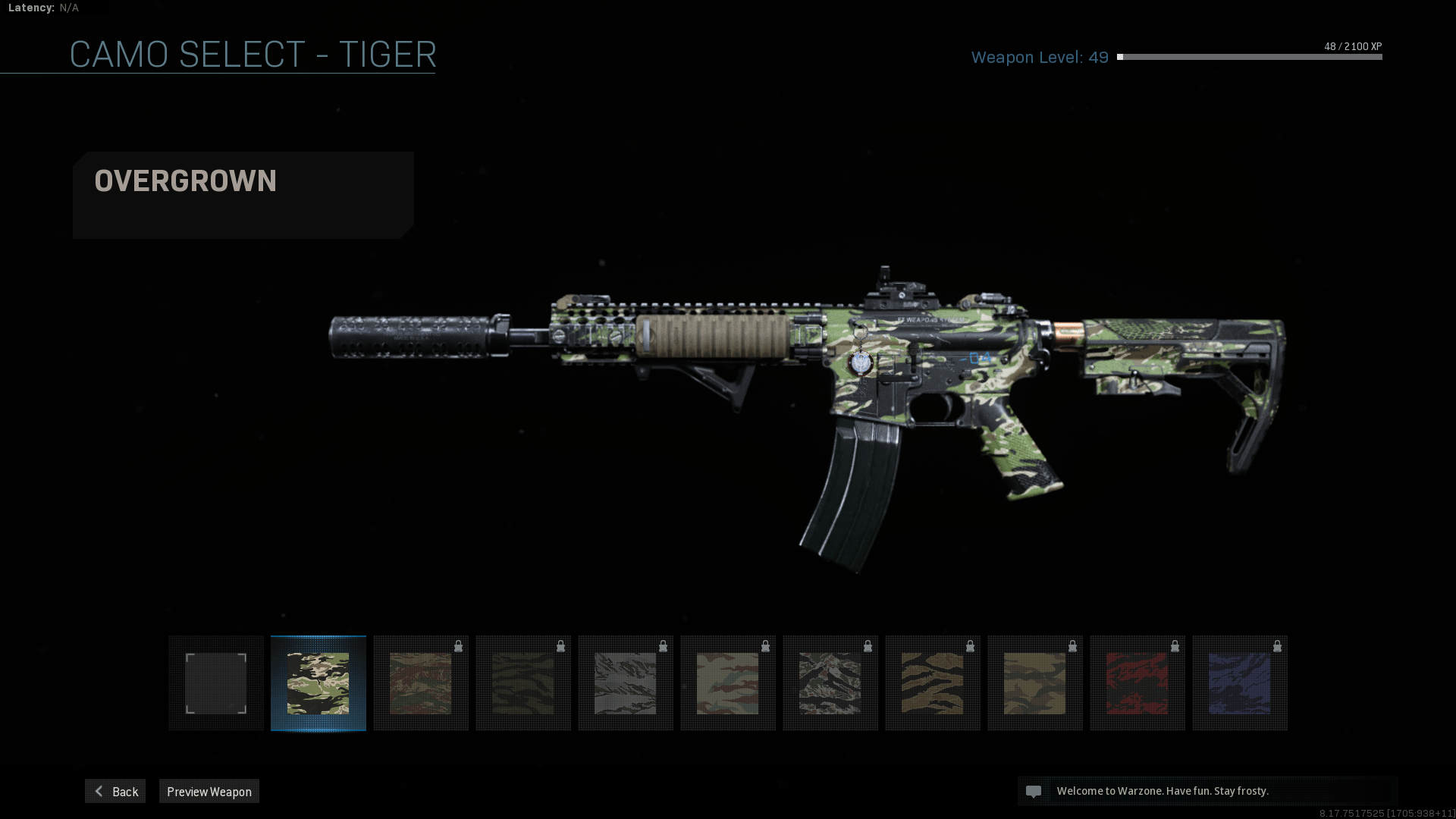Choose the locked black-and-white tiger camo
The image size is (1456, 819).
830,683
